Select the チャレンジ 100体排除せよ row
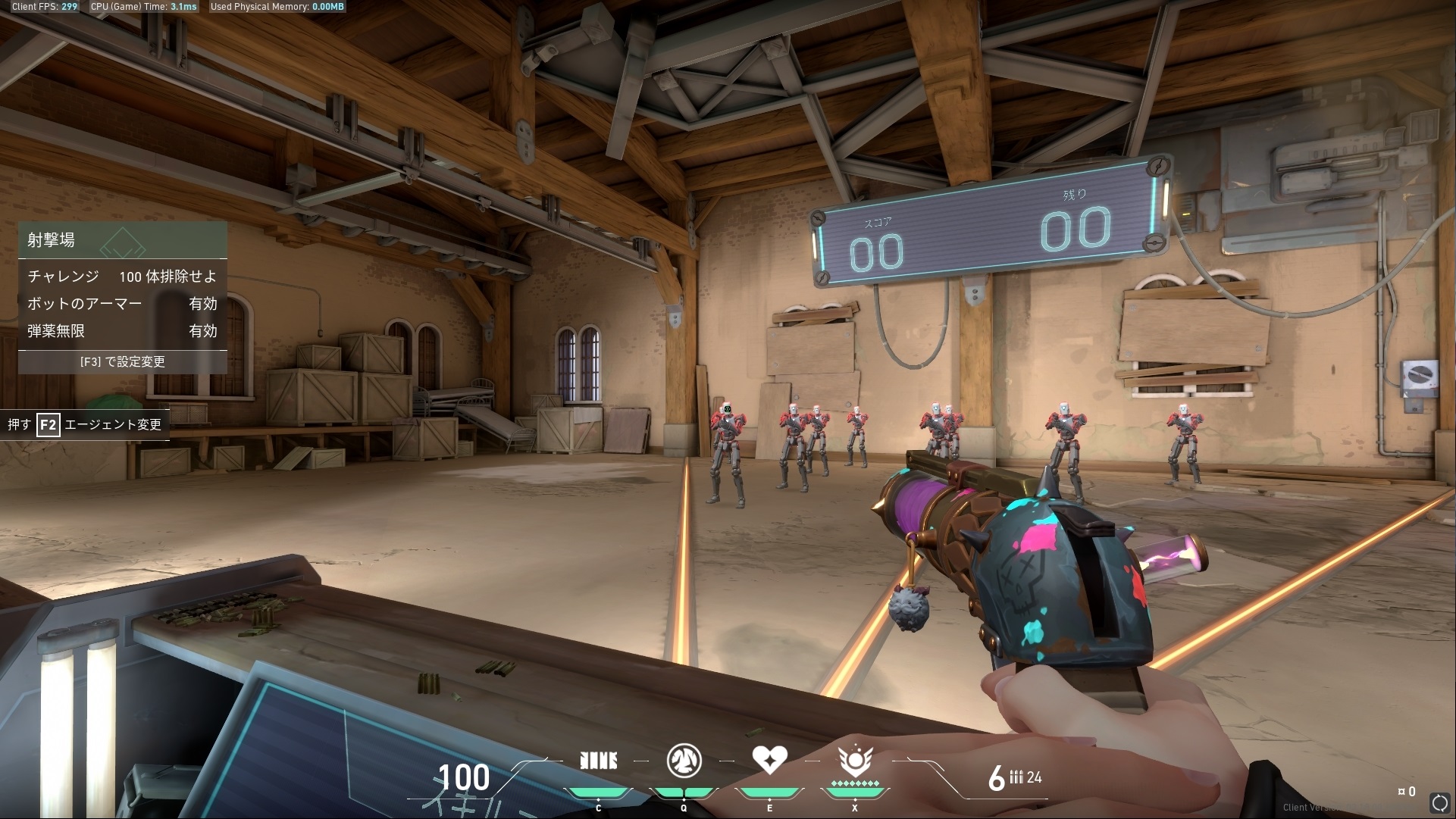This screenshot has width=1456, height=819. [122, 277]
